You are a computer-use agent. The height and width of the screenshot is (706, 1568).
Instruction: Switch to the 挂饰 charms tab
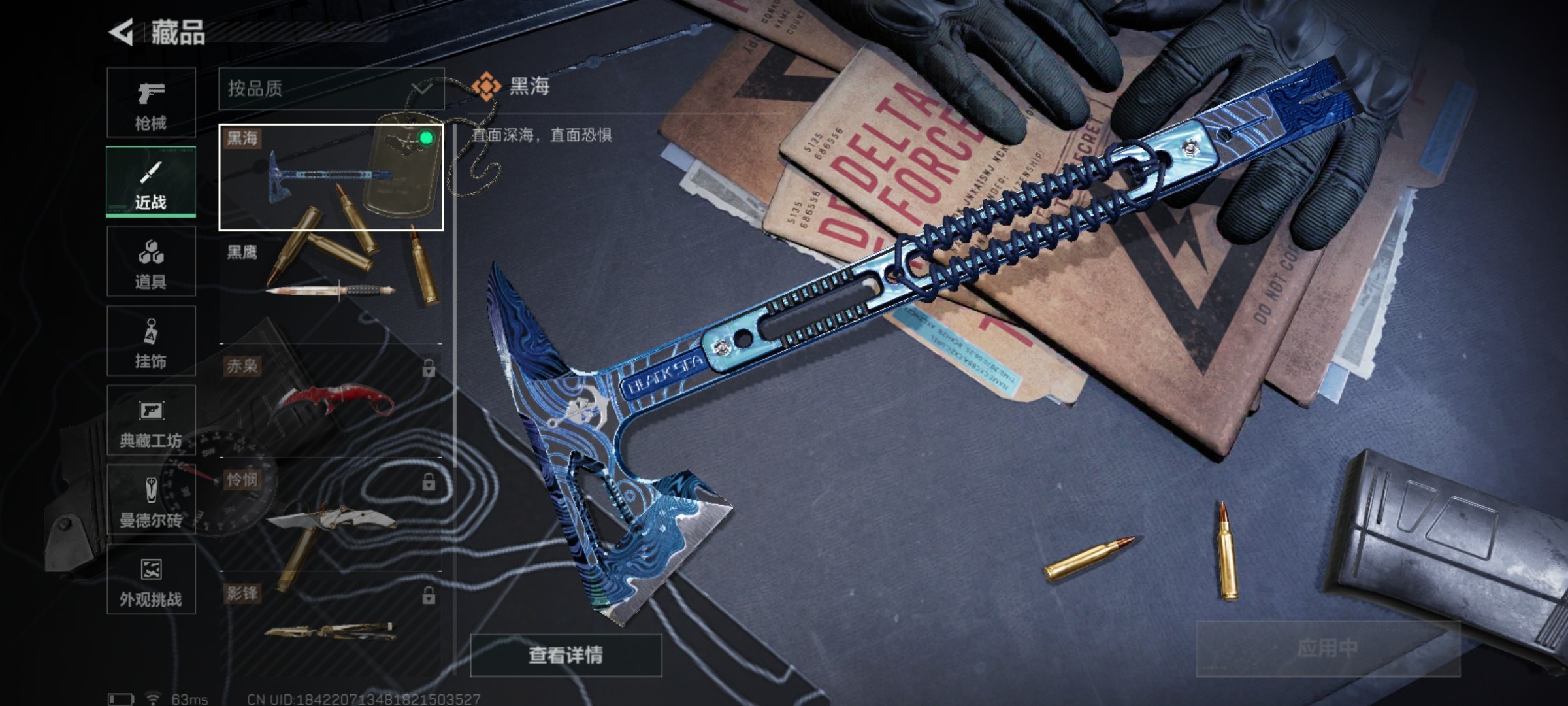coord(151,341)
